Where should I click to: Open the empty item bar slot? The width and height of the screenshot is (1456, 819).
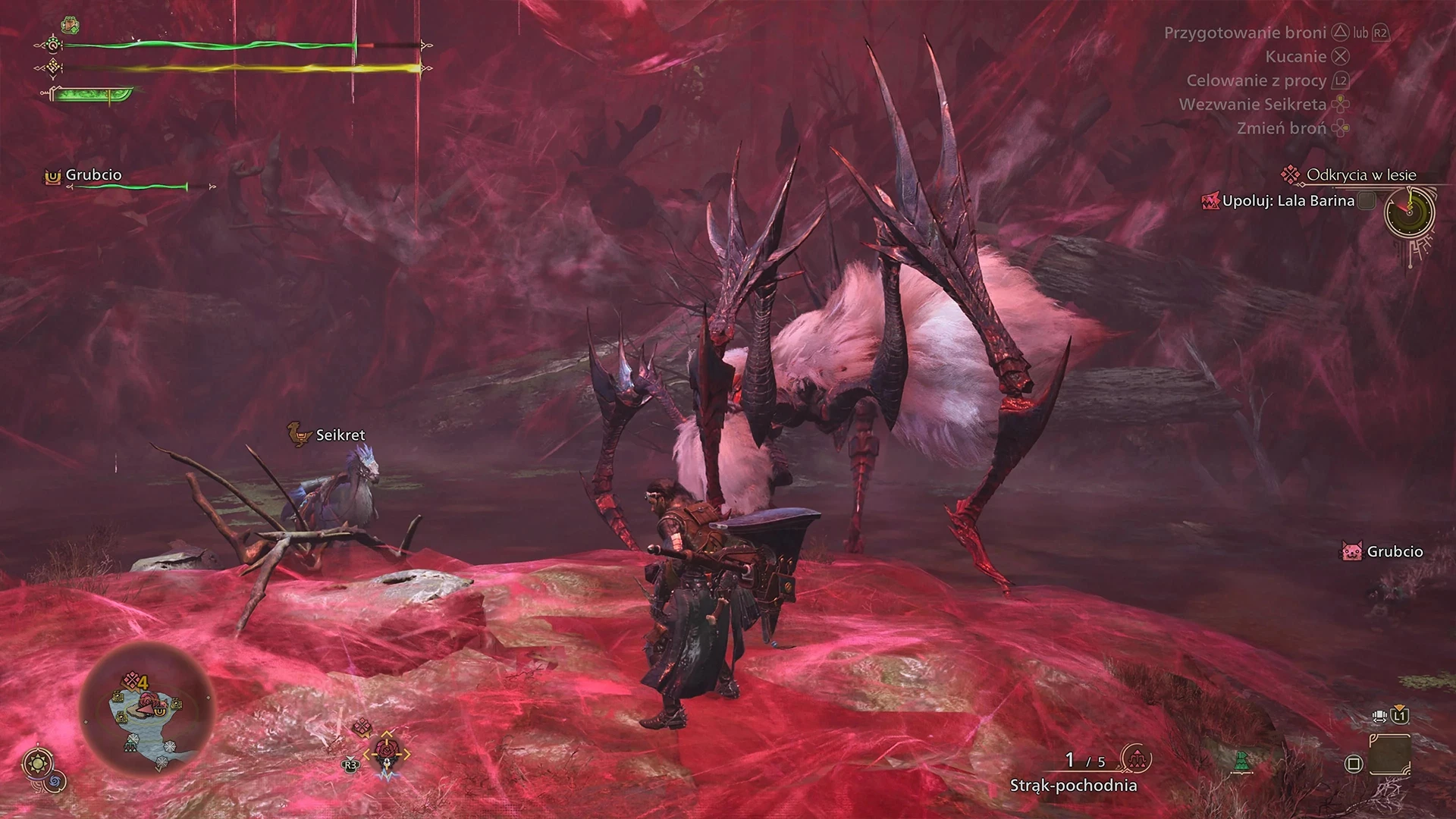click(x=1390, y=754)
